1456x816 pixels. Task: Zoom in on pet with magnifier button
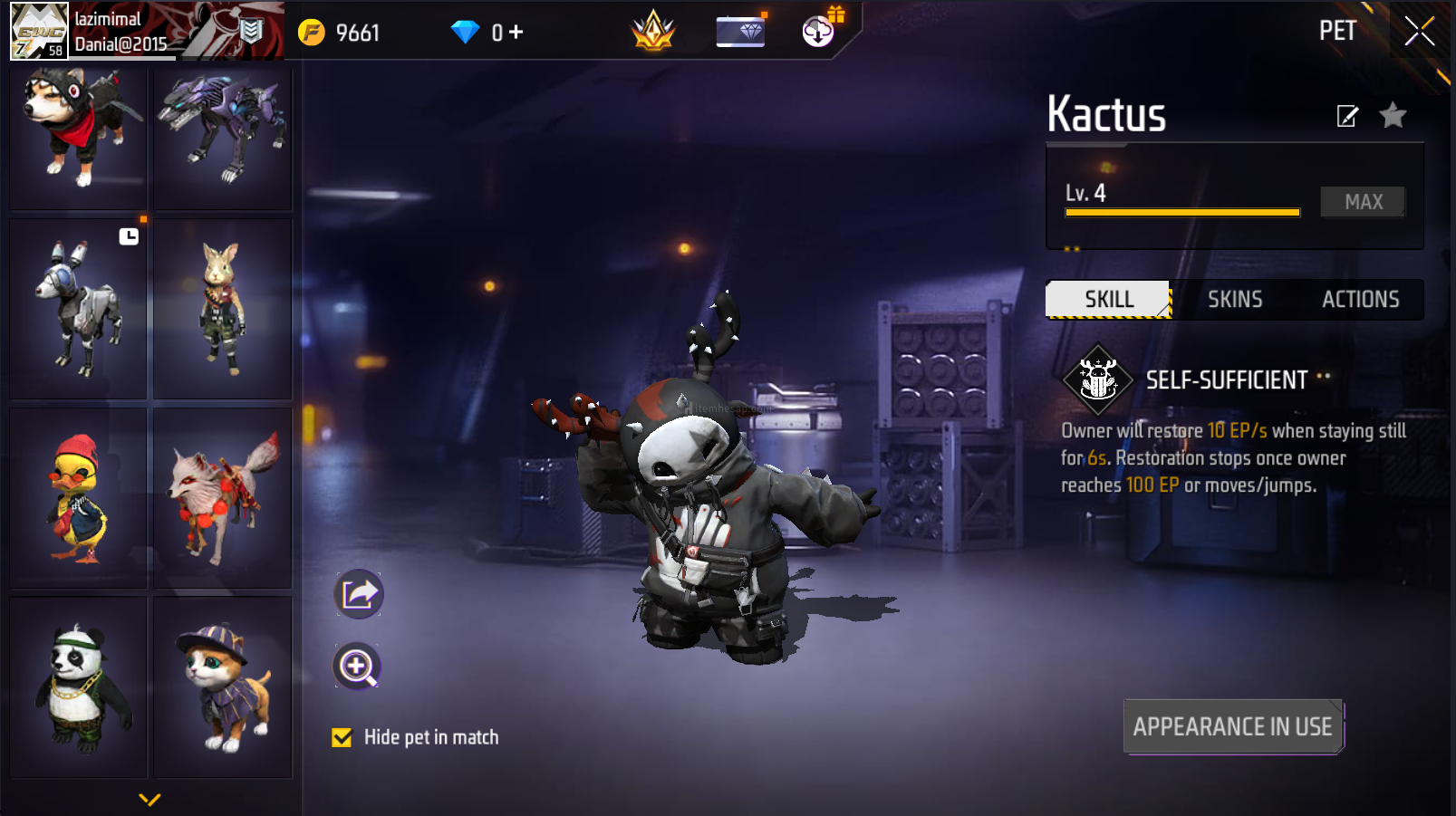[x=358, y=667]
